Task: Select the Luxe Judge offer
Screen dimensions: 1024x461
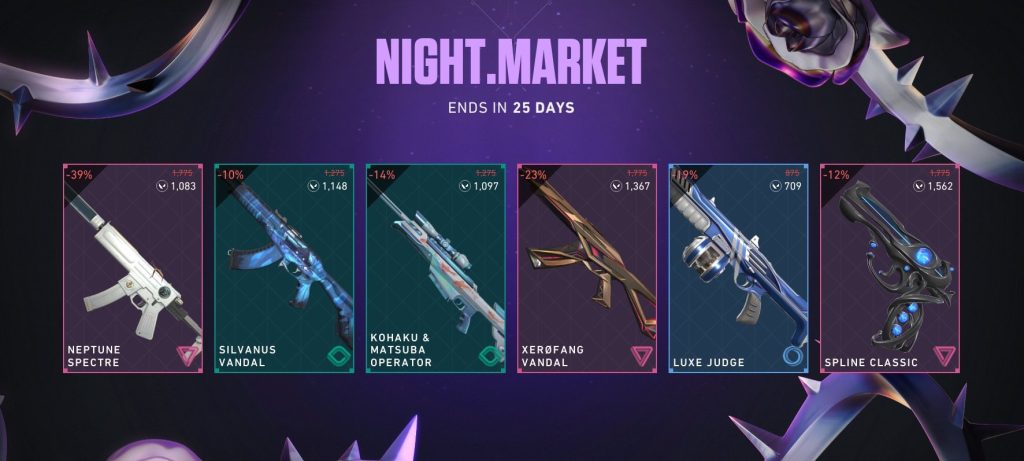Action: 738,268
